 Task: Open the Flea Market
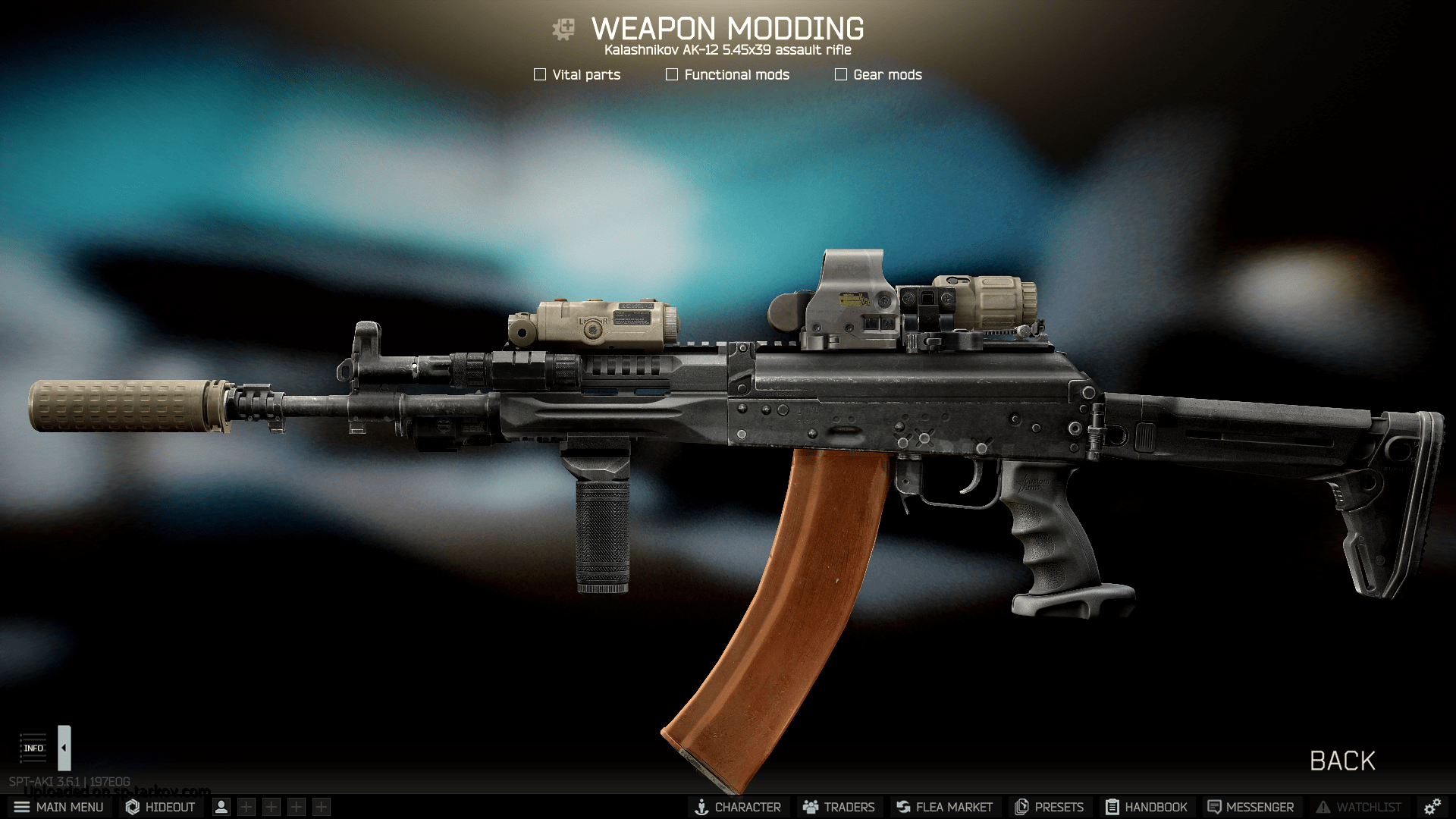[944, 807]
